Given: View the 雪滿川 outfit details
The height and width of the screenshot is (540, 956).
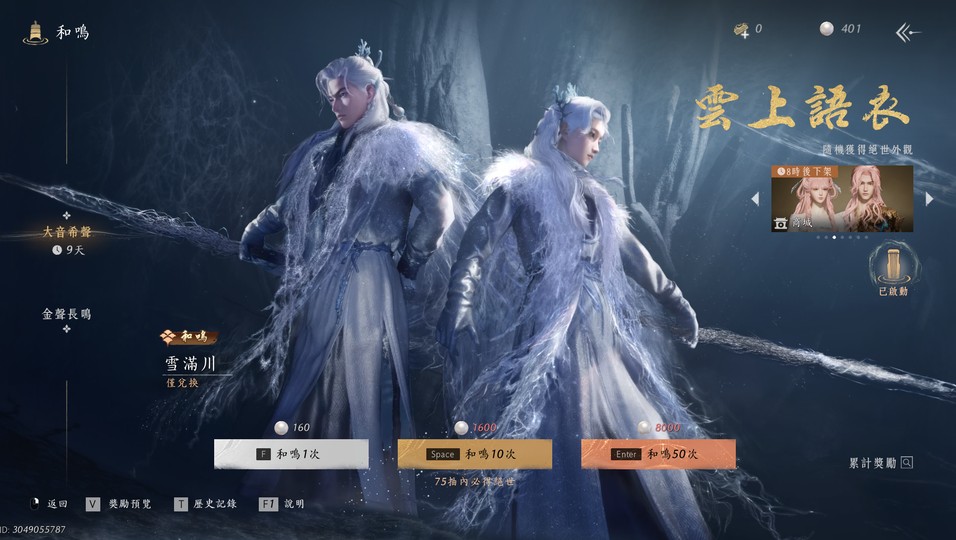Looking at the screenshot, I should click(190, 364).
